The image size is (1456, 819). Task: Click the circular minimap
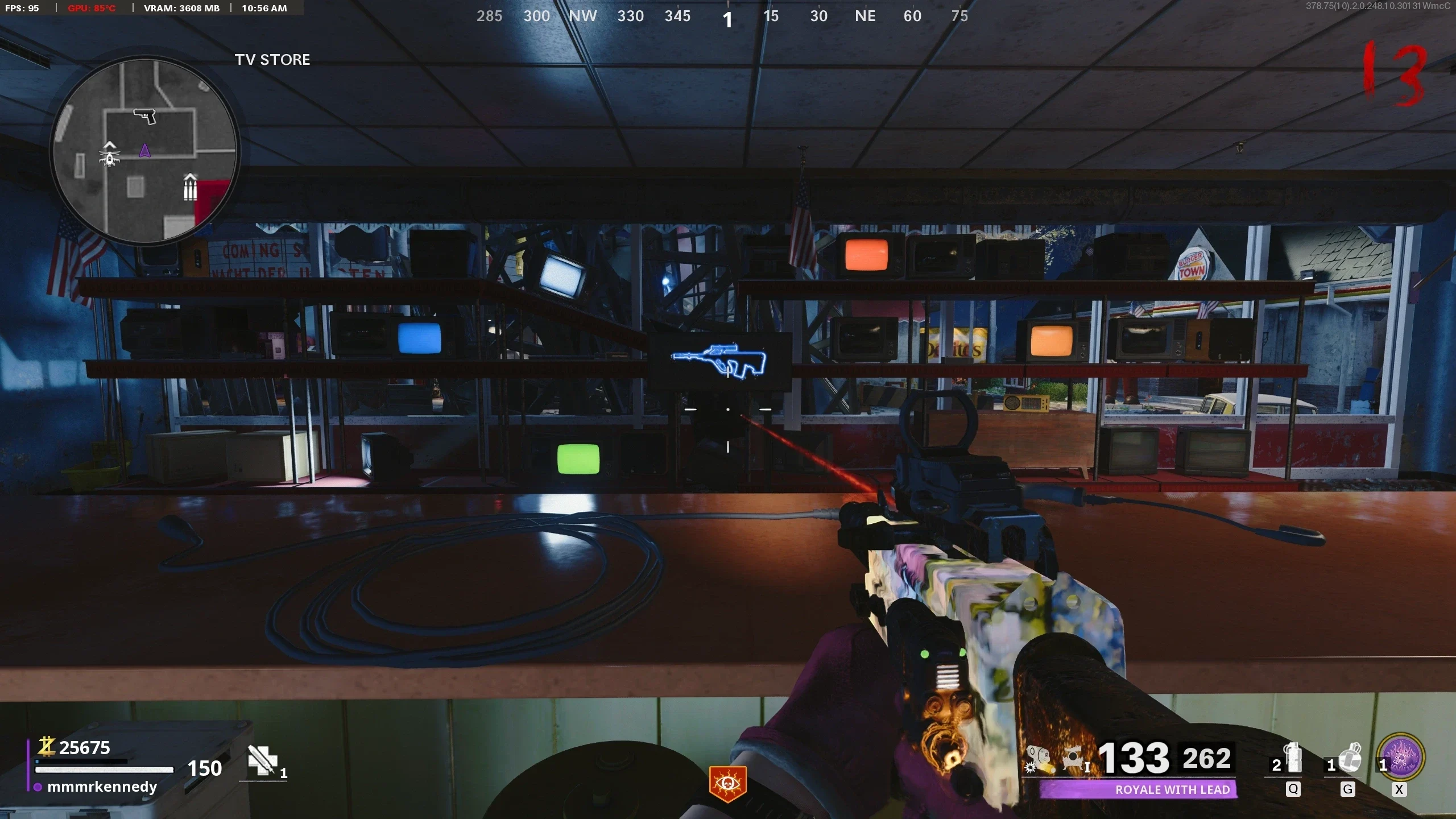coord(145,151)
